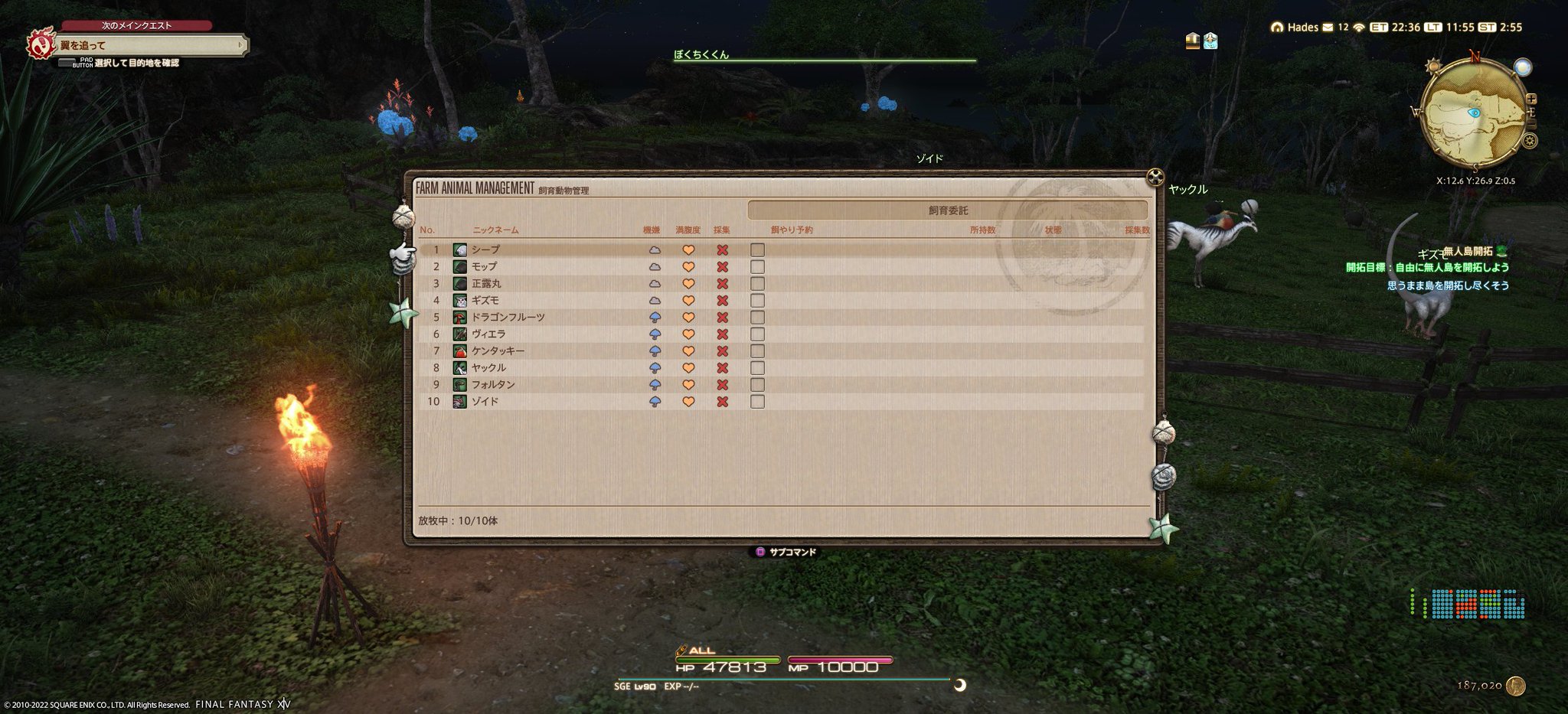Image resolution: width=1568 pixels, height=714 pixels.
Task: Enable feeding reservation checkbox for シープ
Action: [758, 249]
